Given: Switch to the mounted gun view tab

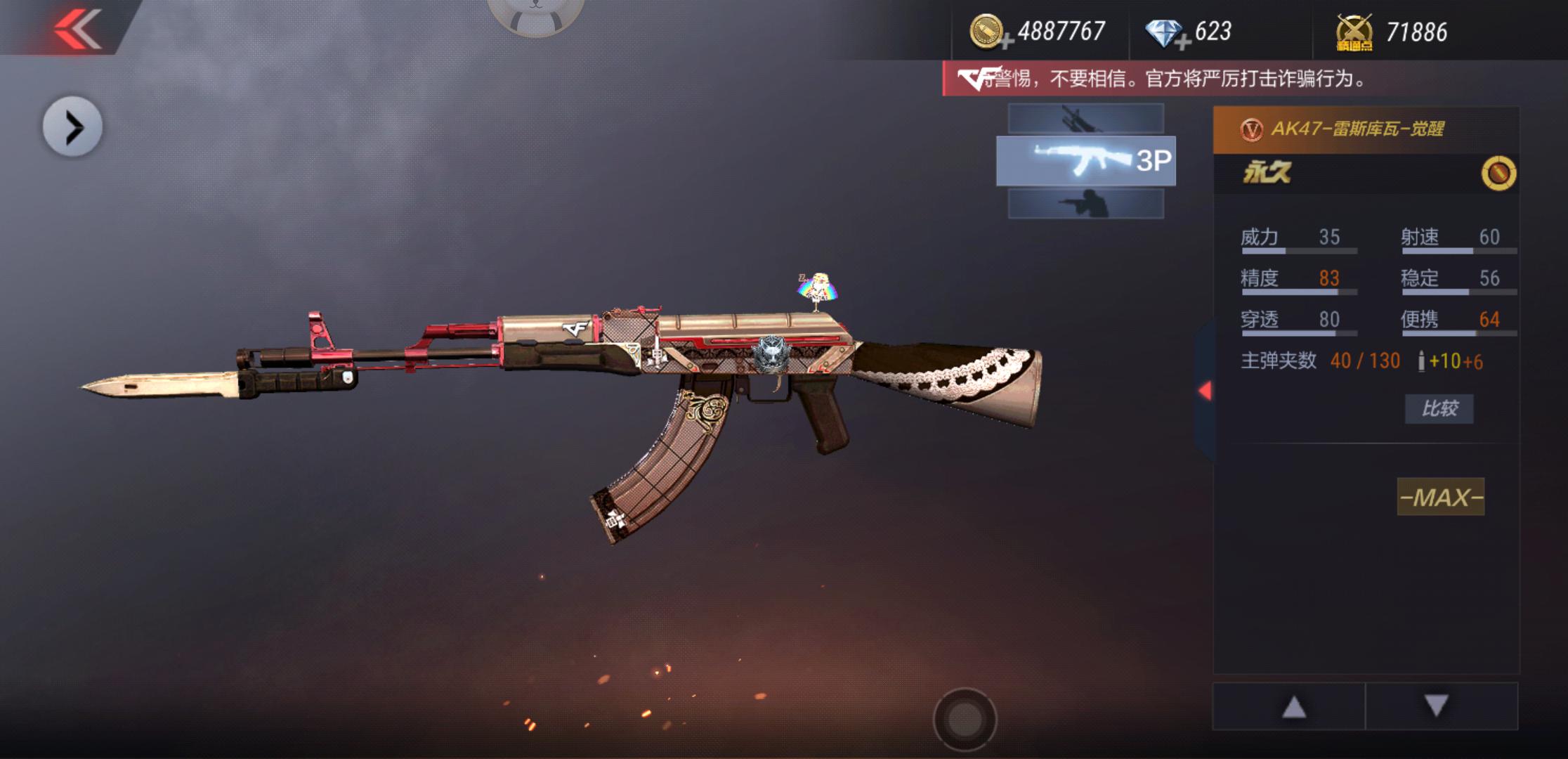Looking at the screenshot, I should tap(1085, 119).
